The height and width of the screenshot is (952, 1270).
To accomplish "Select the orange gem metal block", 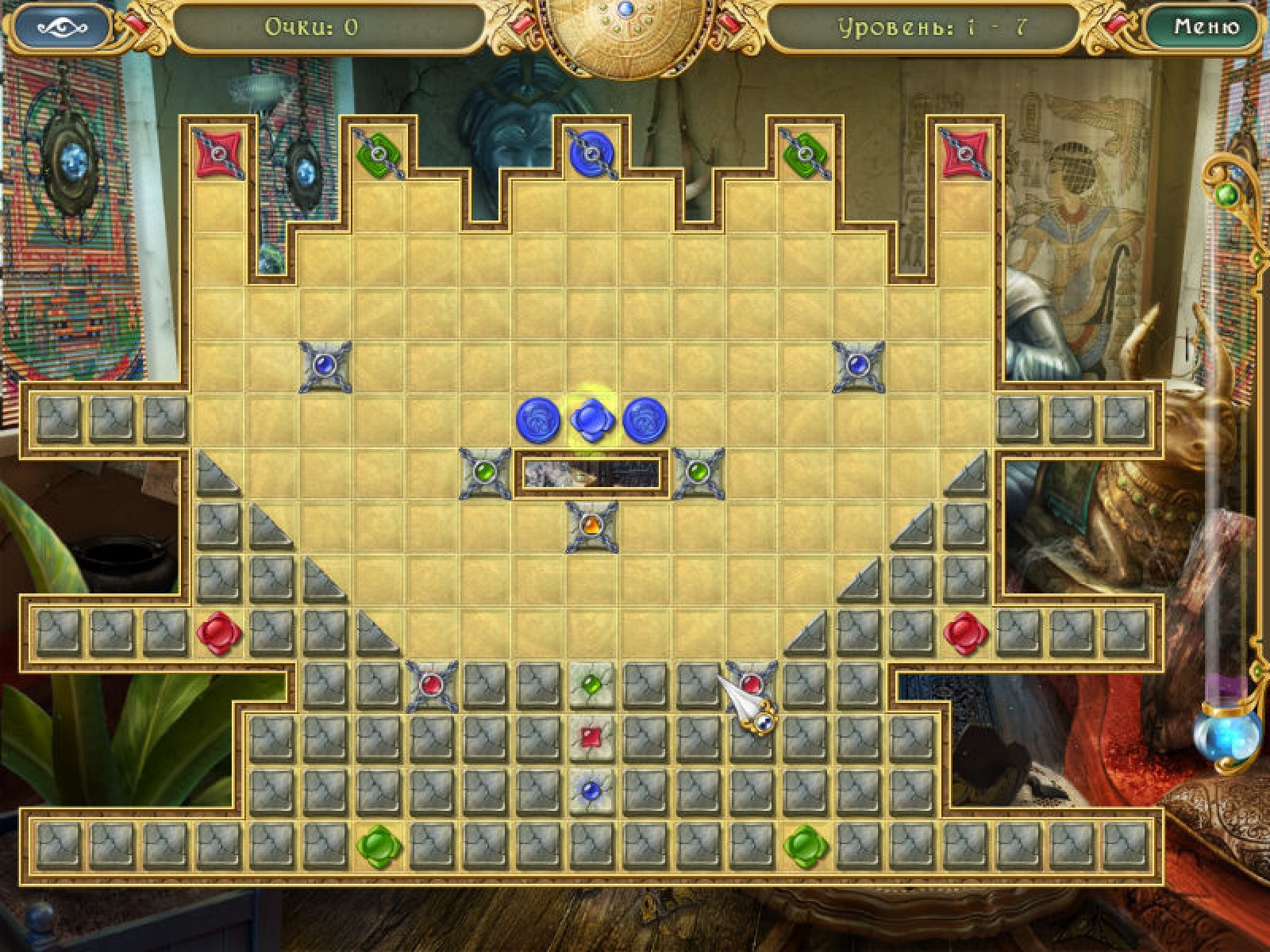I will [591, 527].
